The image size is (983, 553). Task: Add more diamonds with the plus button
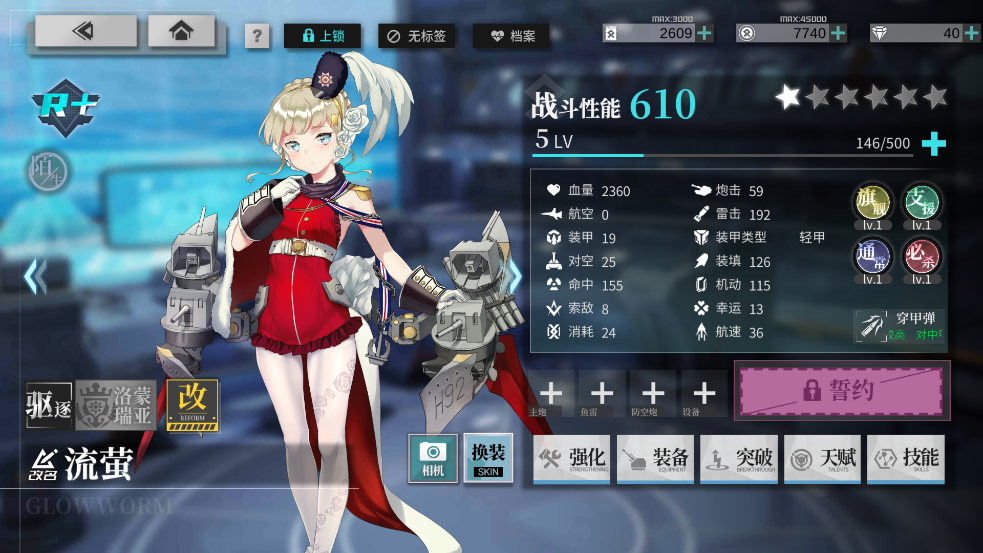(x=973, y=33)
